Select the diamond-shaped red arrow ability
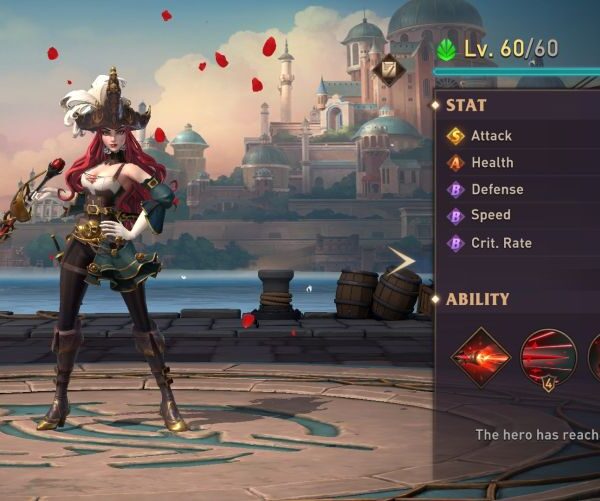 click(480, 357)
